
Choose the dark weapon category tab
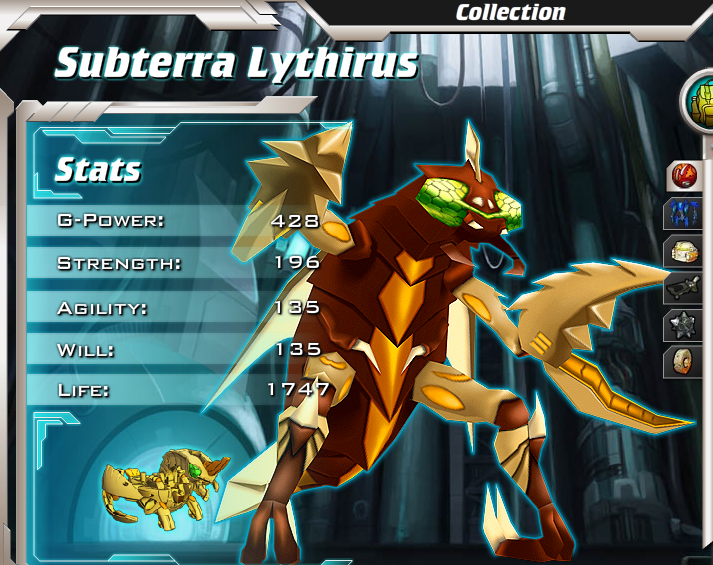[x=688, y=289]
